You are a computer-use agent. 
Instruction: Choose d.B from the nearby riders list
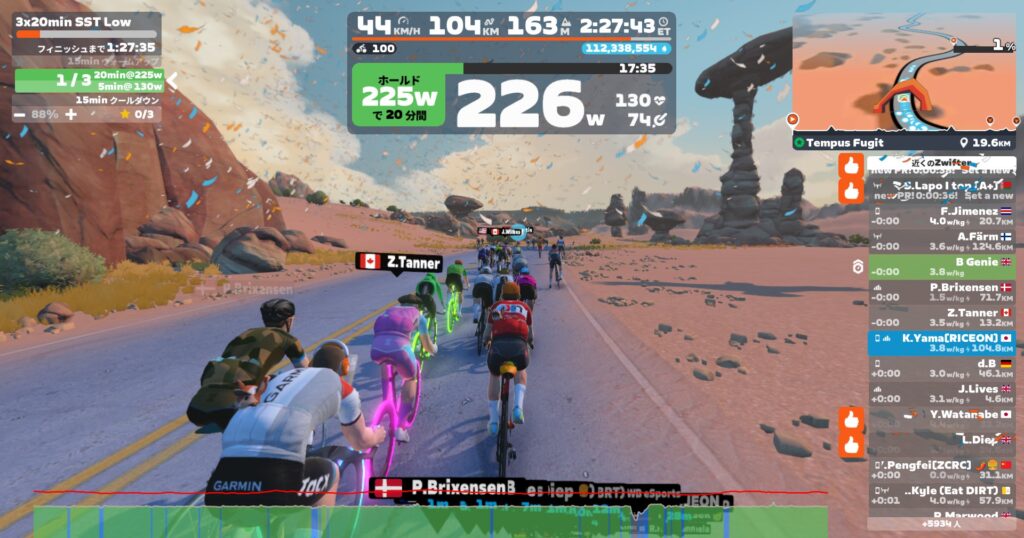coord(942,368)
